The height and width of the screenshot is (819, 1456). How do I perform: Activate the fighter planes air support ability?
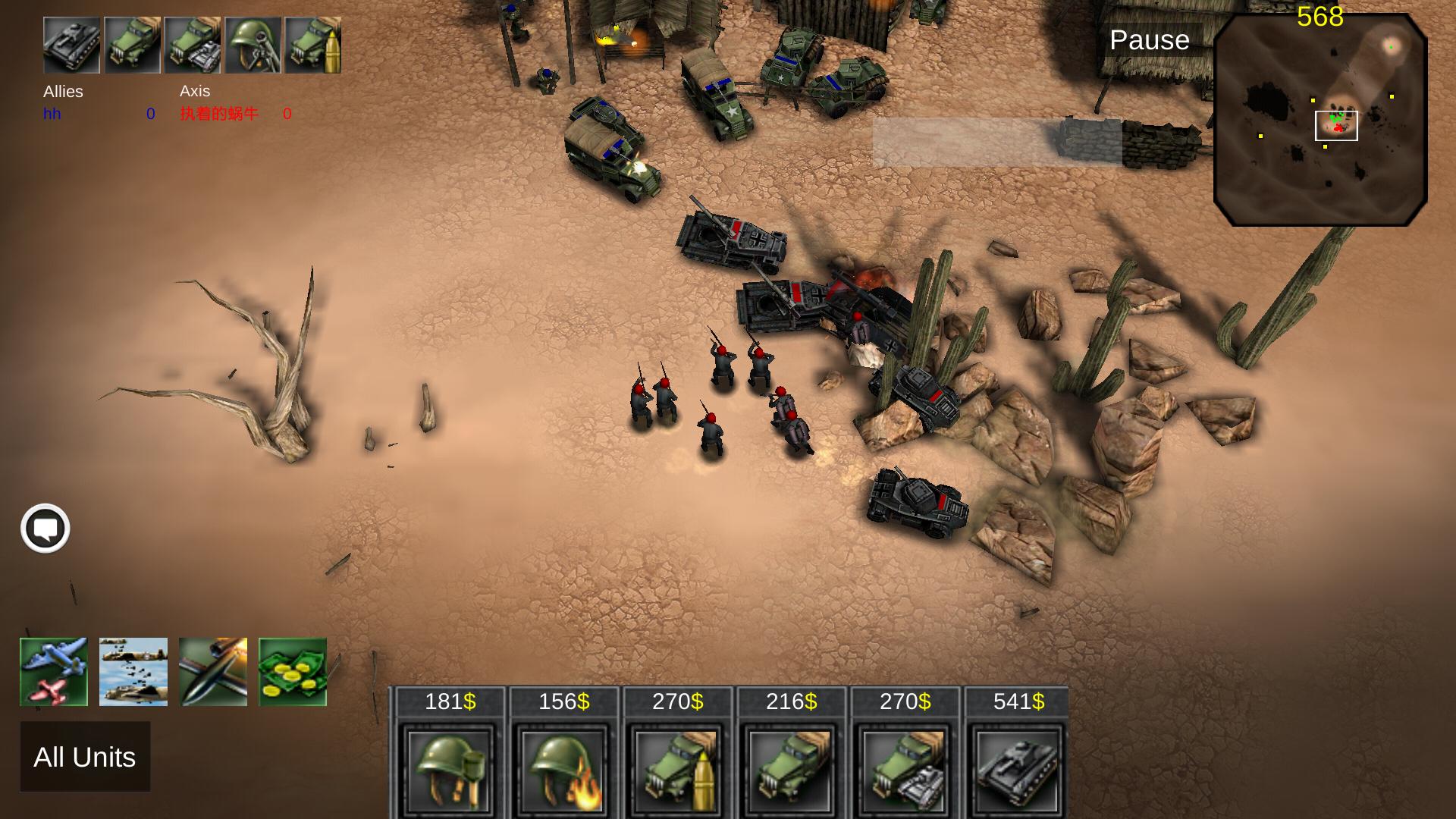coord(53,671)
